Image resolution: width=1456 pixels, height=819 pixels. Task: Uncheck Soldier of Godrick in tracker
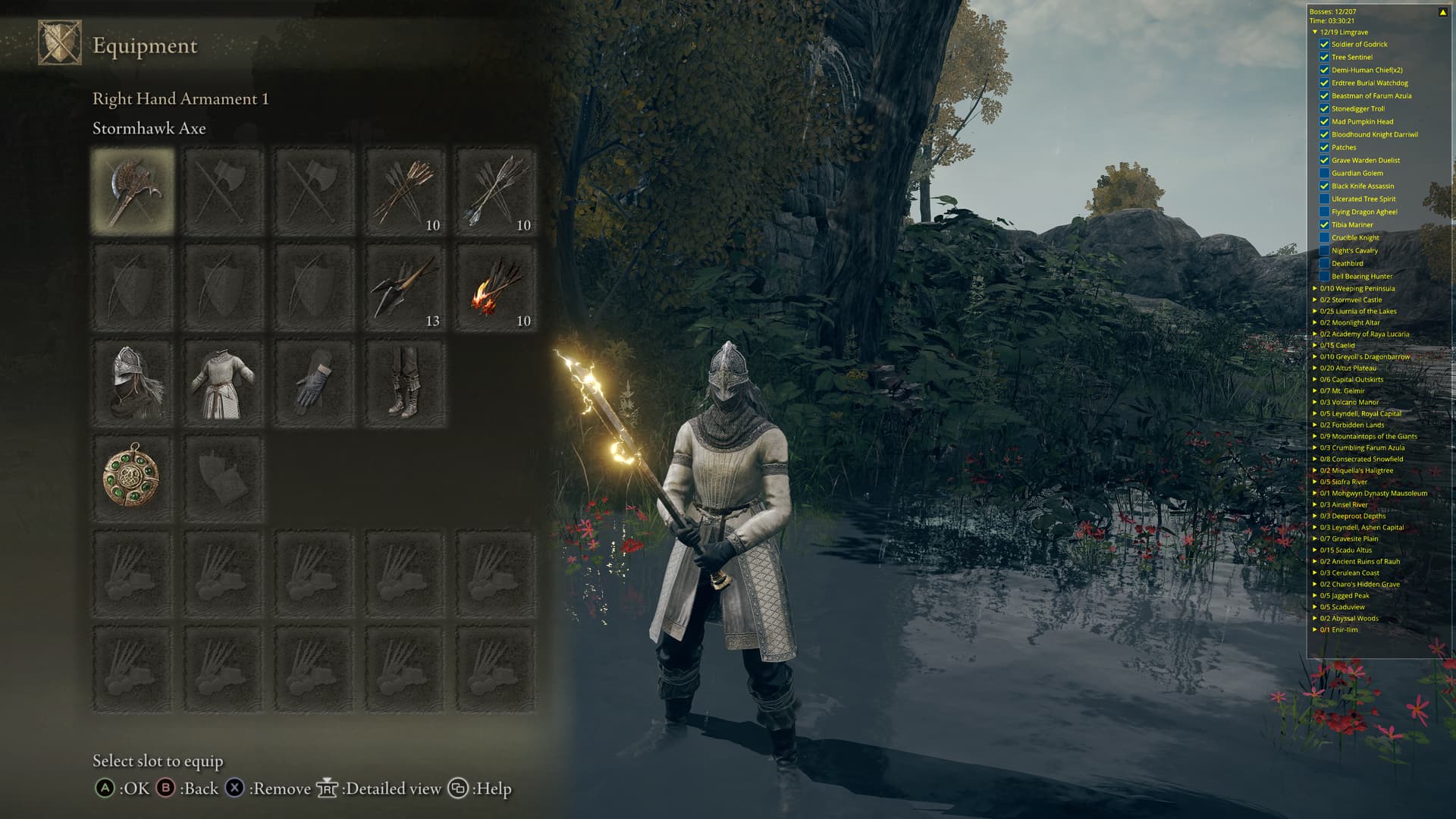(1324, 44)
